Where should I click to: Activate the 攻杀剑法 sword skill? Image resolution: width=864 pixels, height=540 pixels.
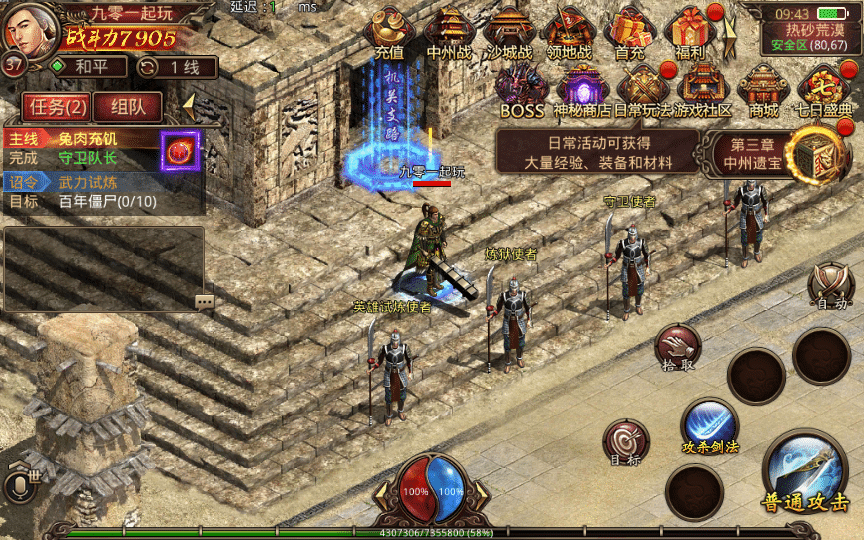(710, 426)
